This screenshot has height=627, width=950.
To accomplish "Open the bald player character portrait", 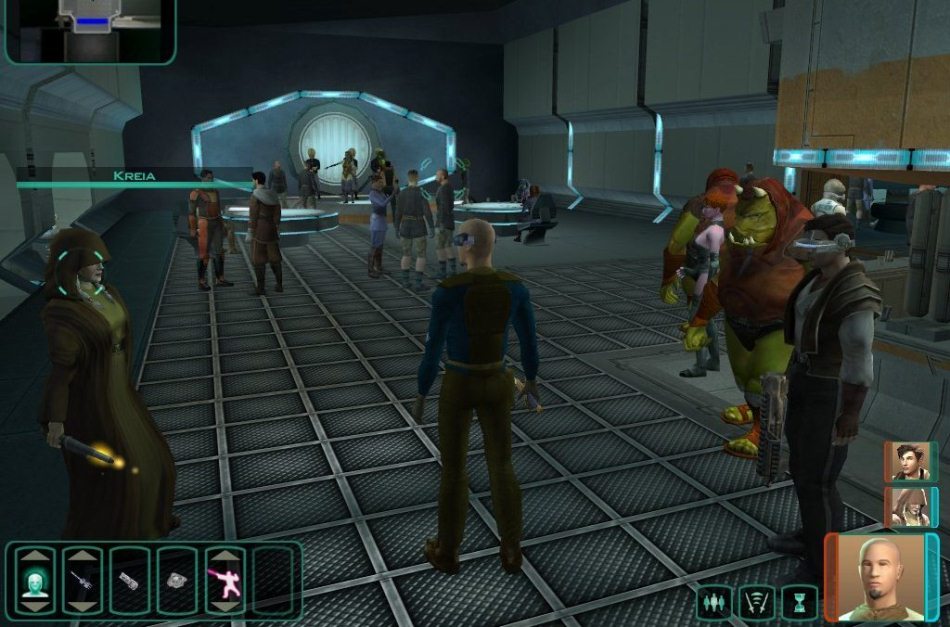I will 872,577.
